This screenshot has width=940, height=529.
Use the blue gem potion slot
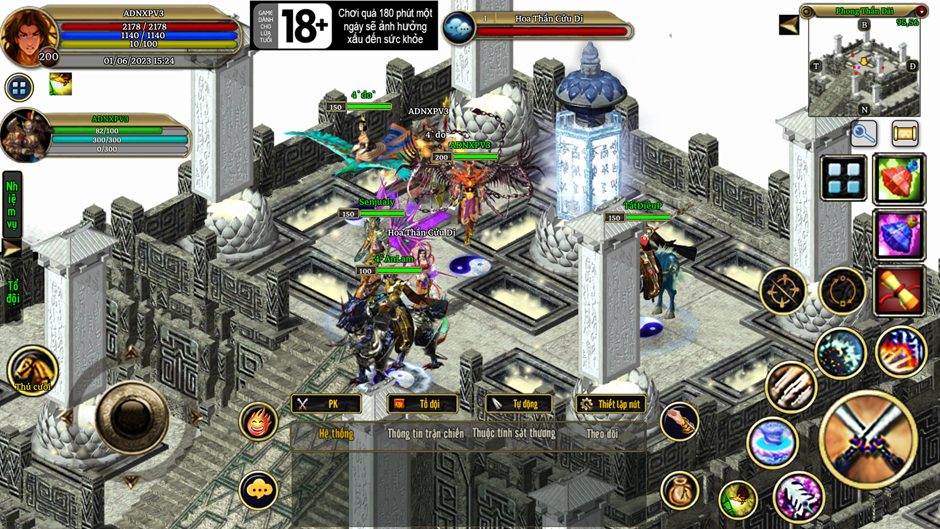tap(898, 235)
